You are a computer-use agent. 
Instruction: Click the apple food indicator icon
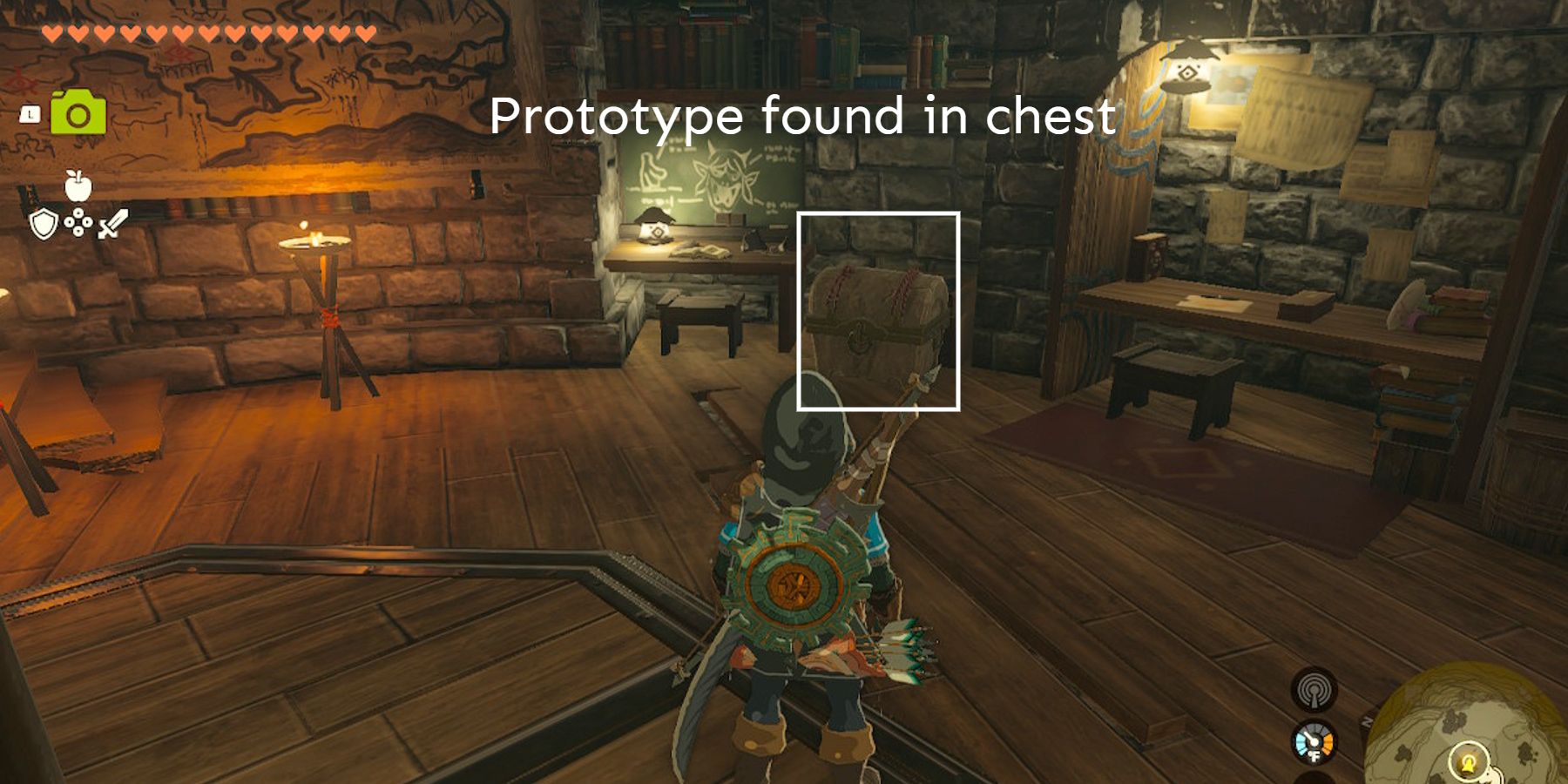click(77, 185)
